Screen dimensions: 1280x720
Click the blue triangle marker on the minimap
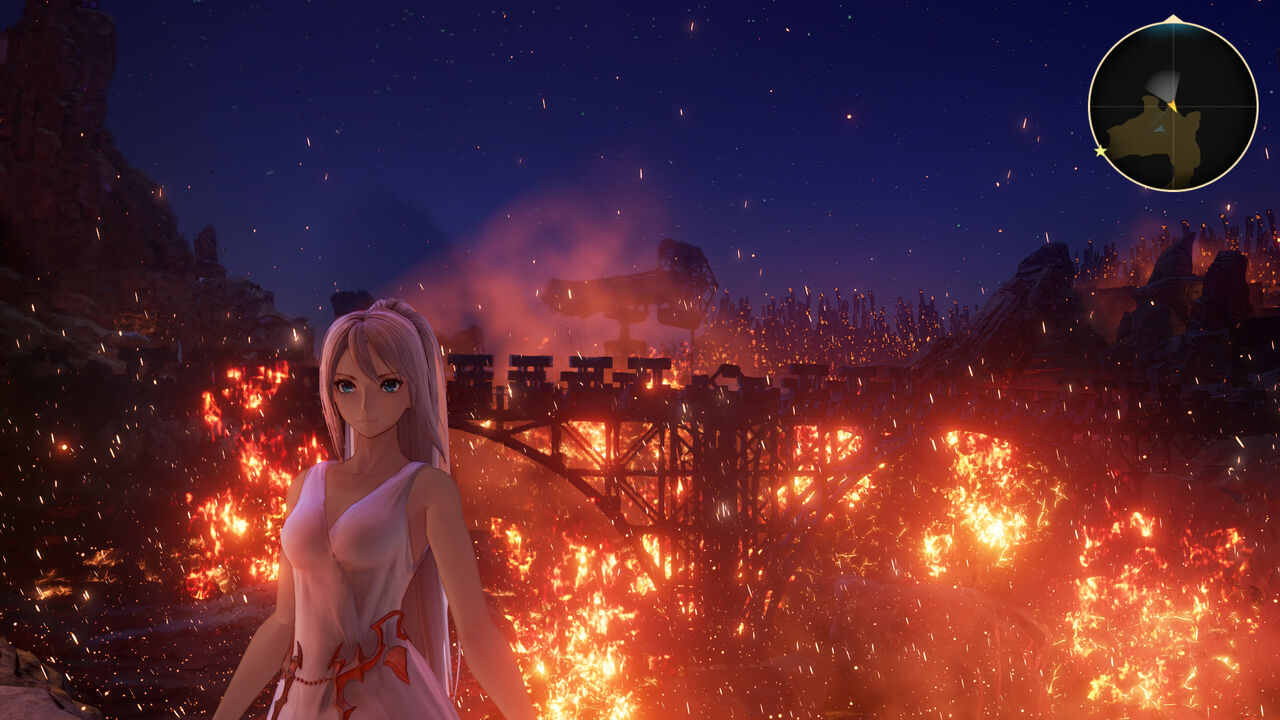pos(1158,128)
